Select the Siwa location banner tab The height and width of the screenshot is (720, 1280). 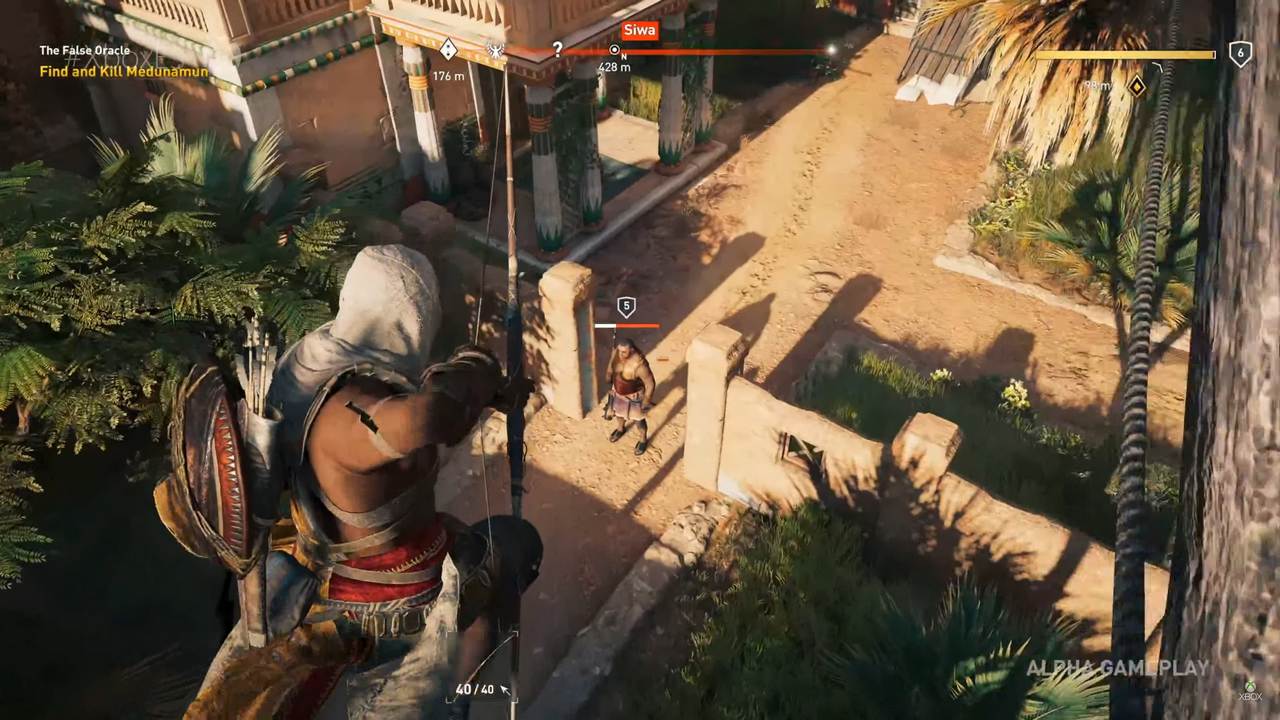pos(639,29)
